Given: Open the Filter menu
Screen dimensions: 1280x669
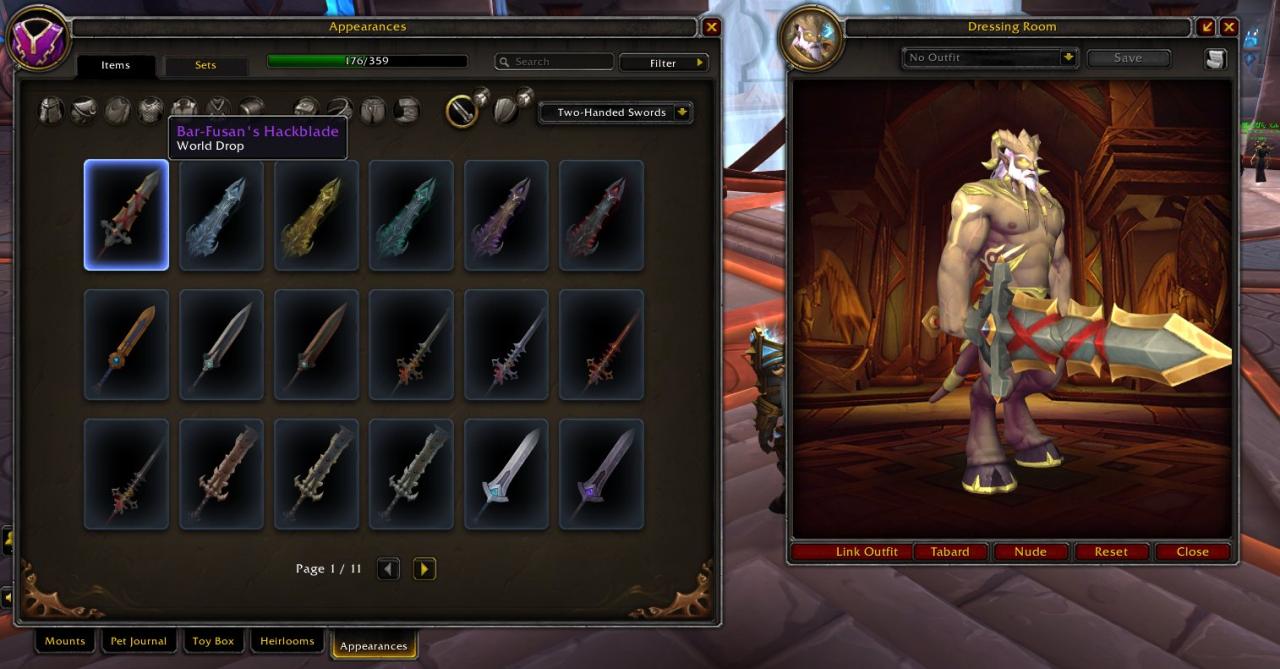Looking at the screenshot, I should 664,63.
